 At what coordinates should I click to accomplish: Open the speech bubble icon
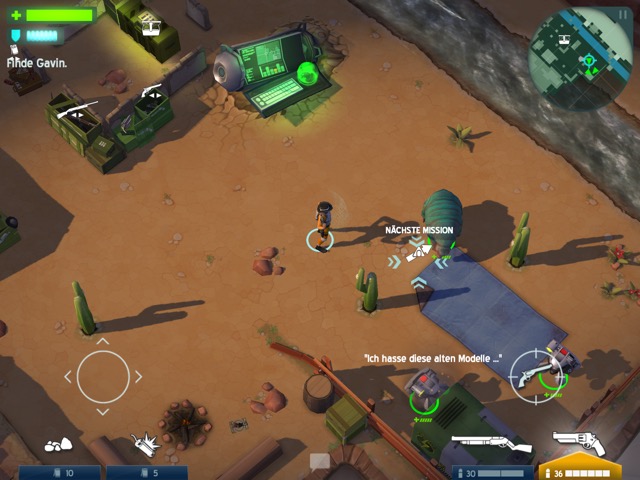(x=319, y=462)
